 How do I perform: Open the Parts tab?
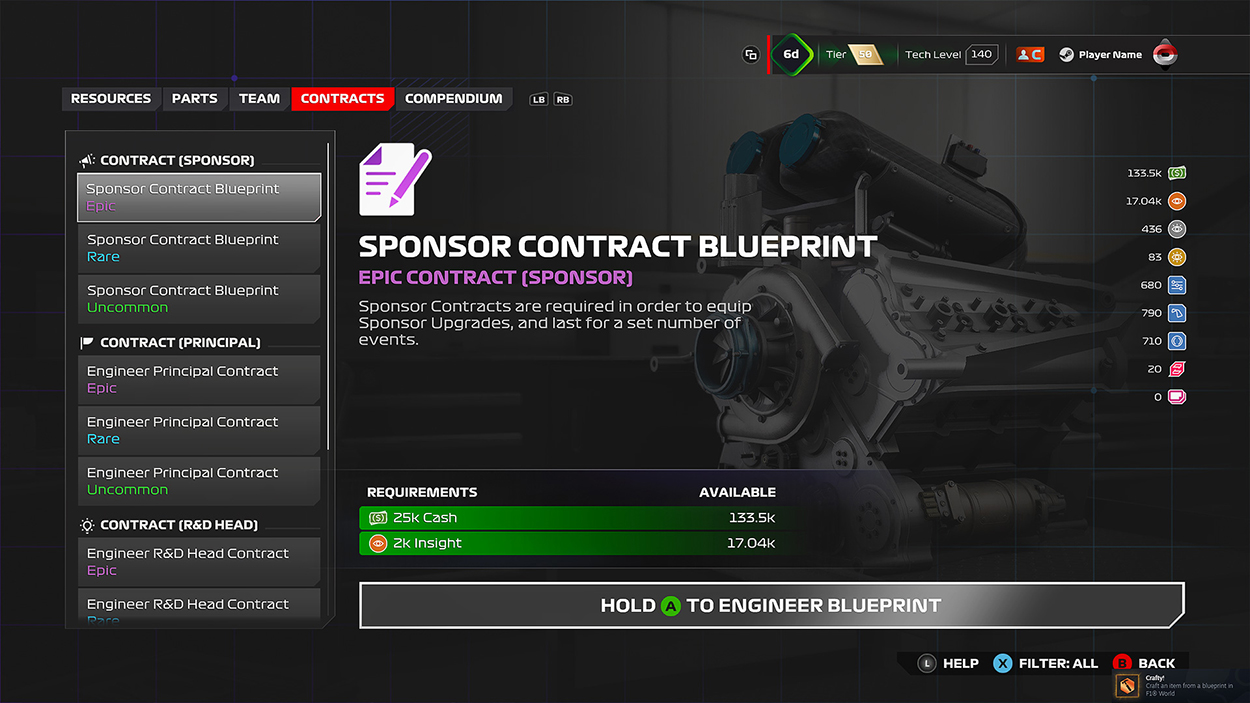point(194,99)
